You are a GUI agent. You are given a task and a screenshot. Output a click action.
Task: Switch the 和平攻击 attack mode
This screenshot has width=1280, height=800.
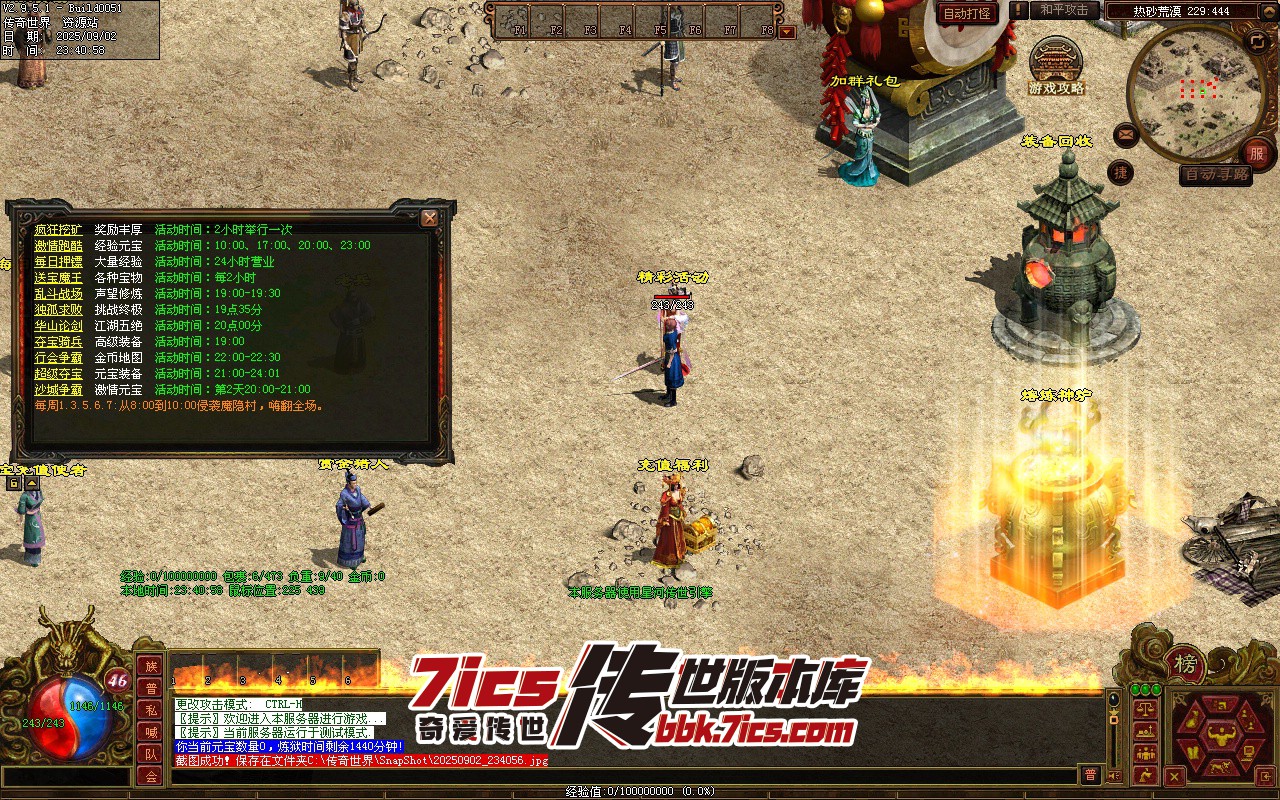click(1063, 10)
